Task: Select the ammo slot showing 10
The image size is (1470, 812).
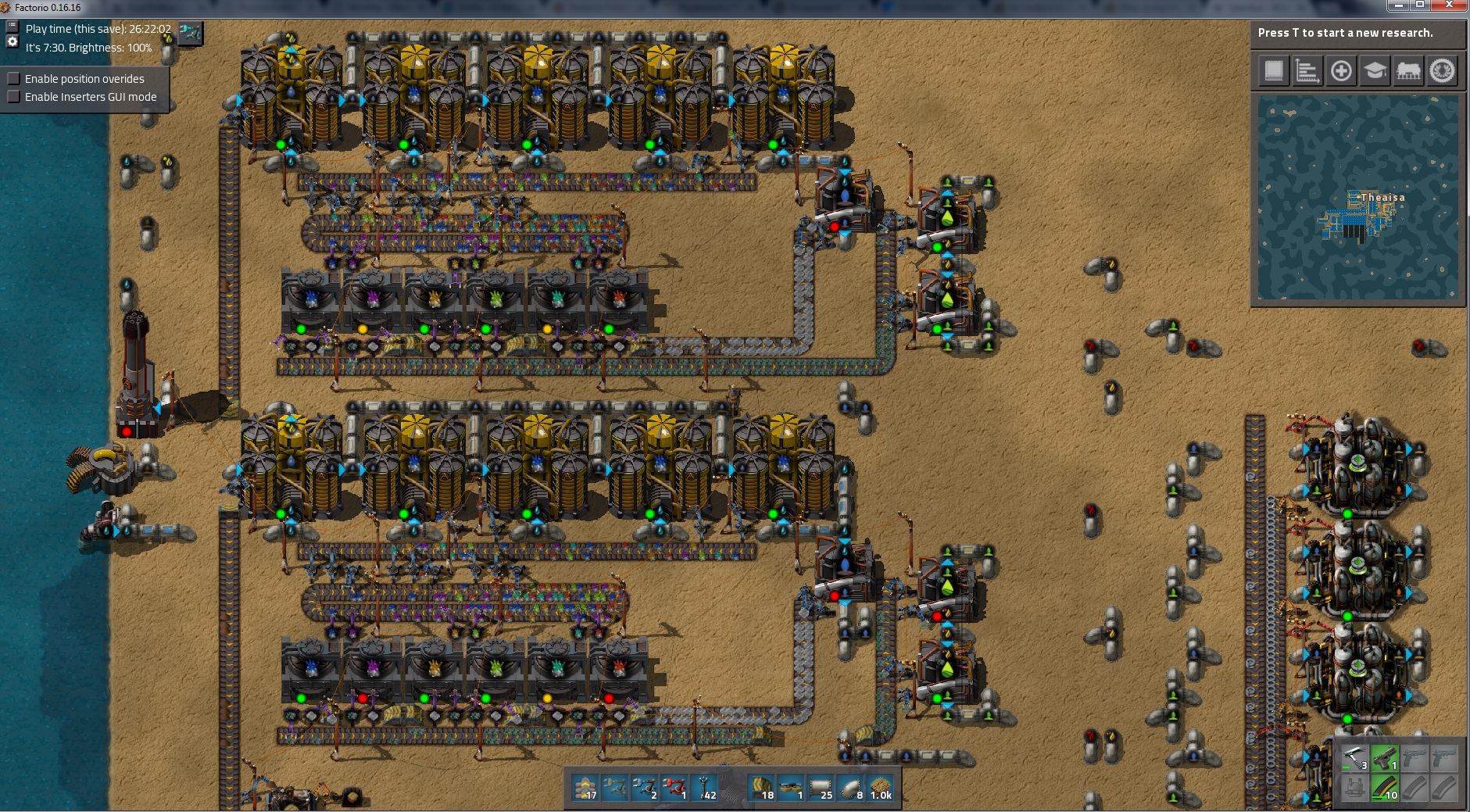Action: point(1385,787)
